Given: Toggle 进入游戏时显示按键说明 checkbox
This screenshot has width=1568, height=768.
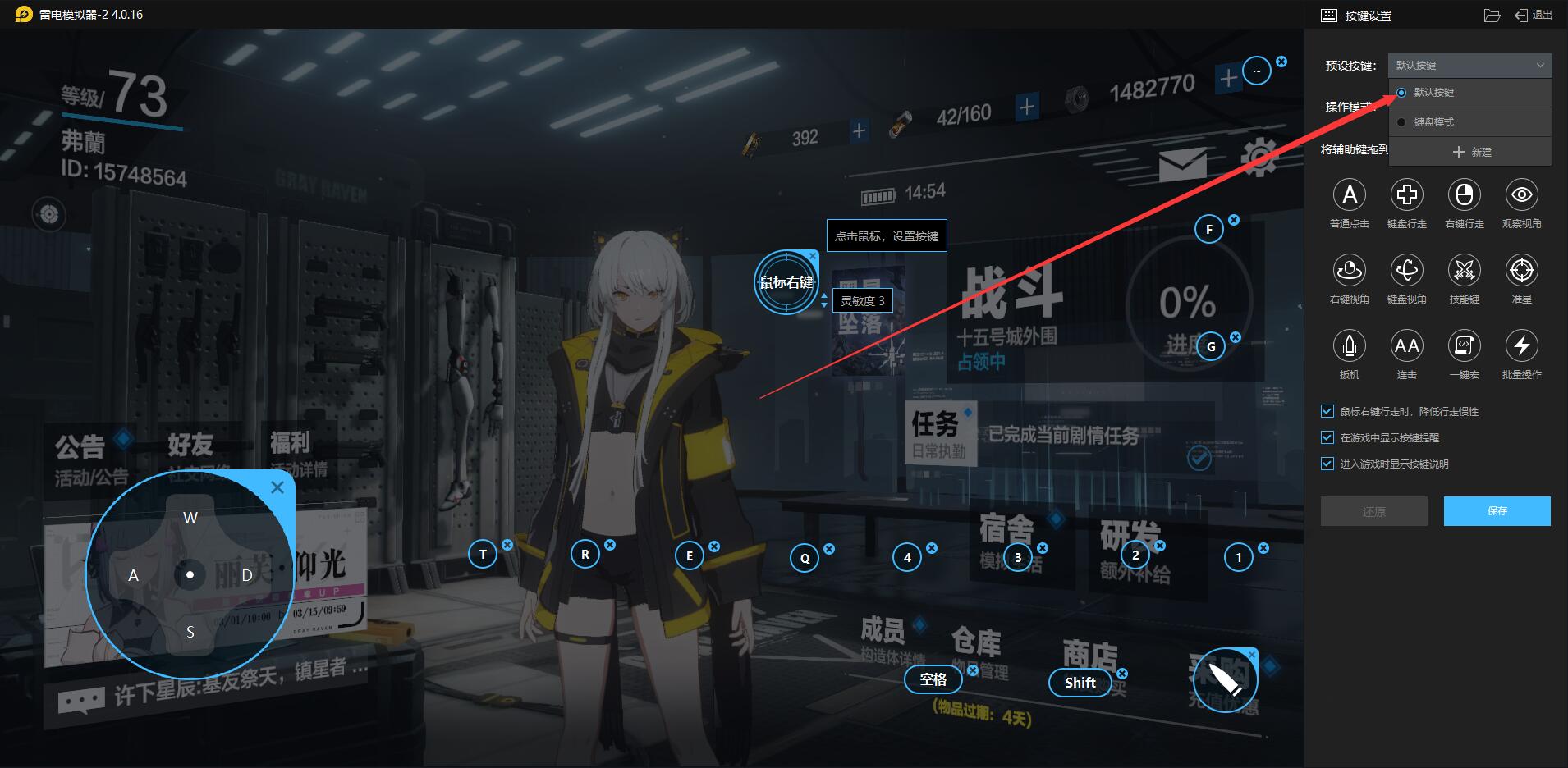Looking at the screenshot, I should (1327, 464).
